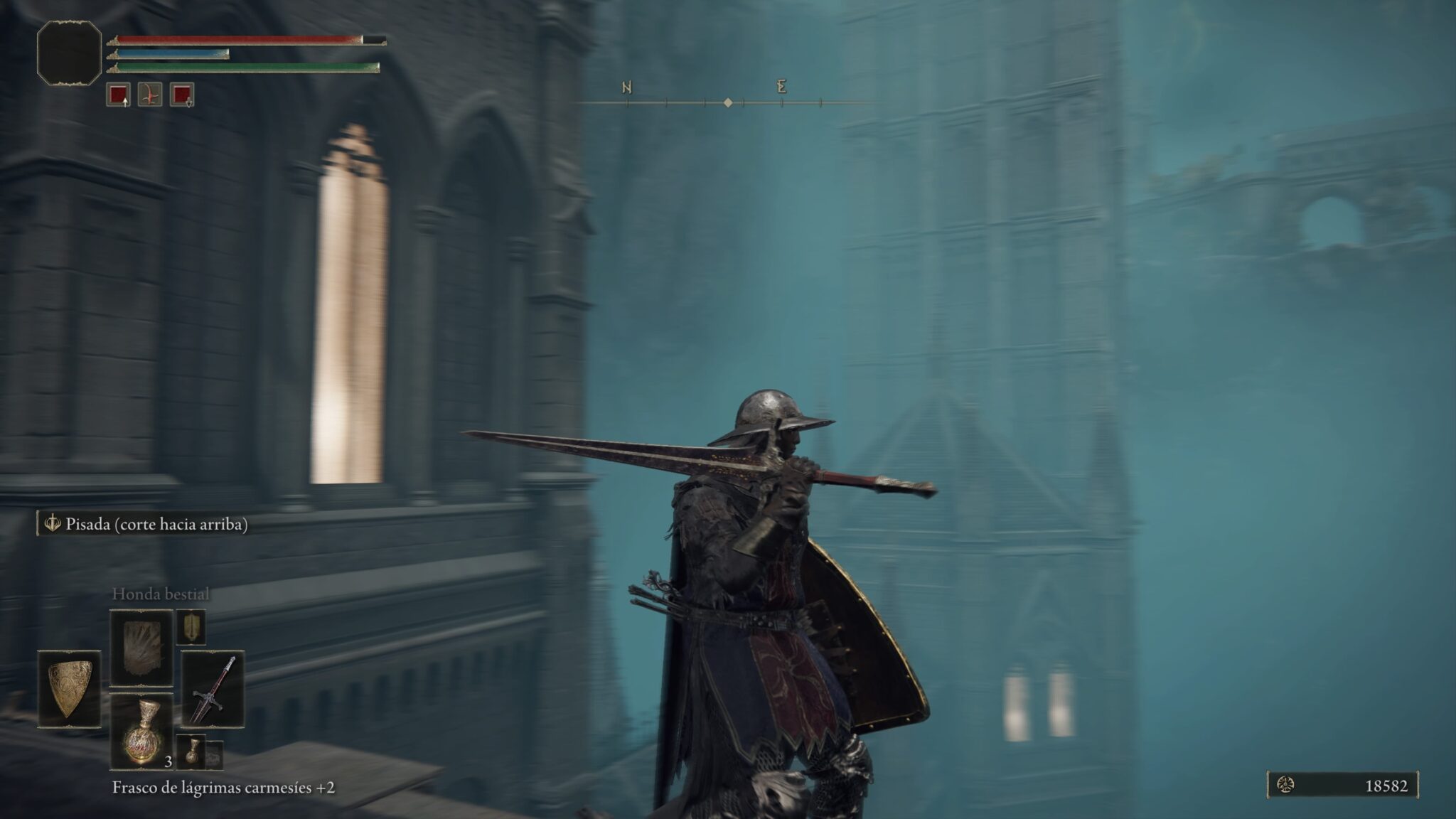
Task: Inspect the red debuff icon with down arrow
Action: click(x=183, y=95)
